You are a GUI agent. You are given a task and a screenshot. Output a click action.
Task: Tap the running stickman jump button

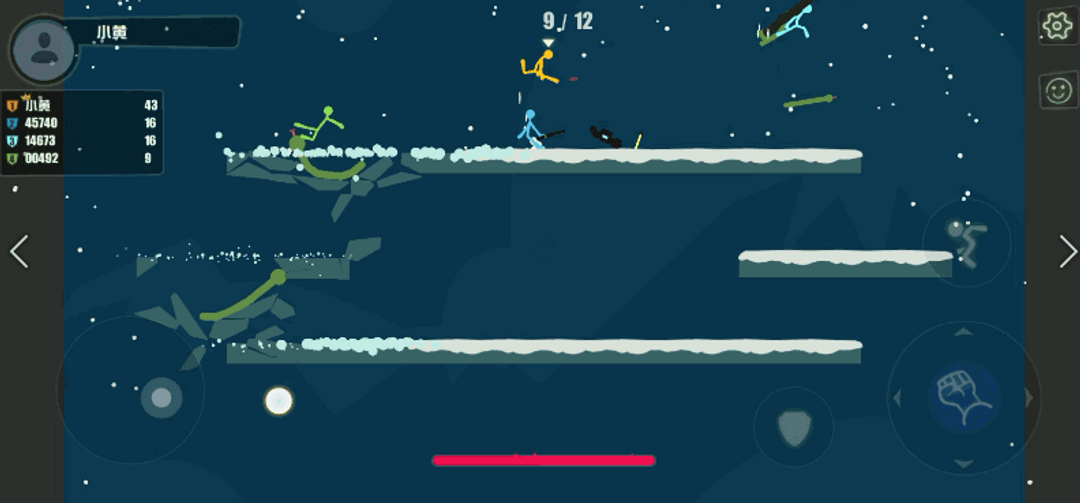[x=965, y=242]
